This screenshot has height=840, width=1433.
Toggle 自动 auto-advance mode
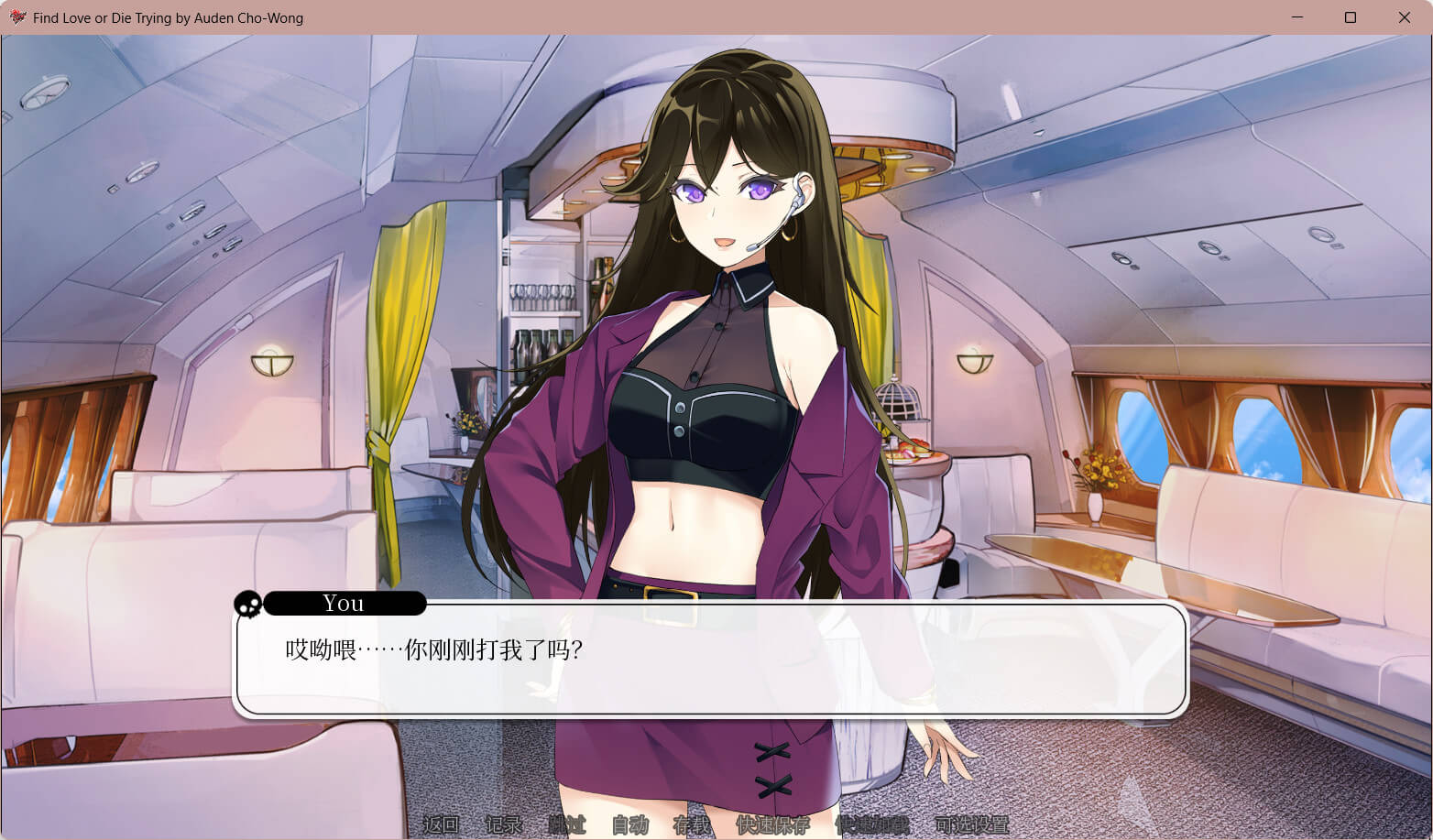629,825
